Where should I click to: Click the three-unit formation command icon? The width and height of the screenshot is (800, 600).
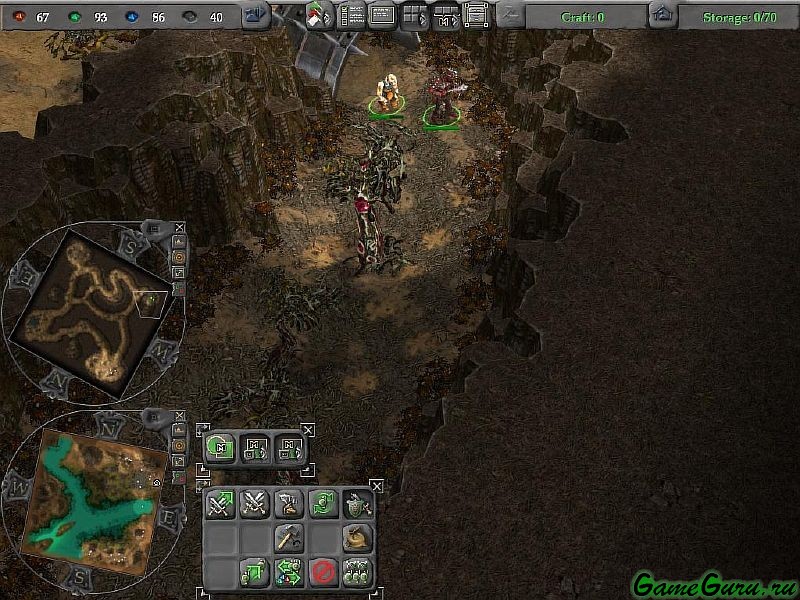click(x=357, y=573)
